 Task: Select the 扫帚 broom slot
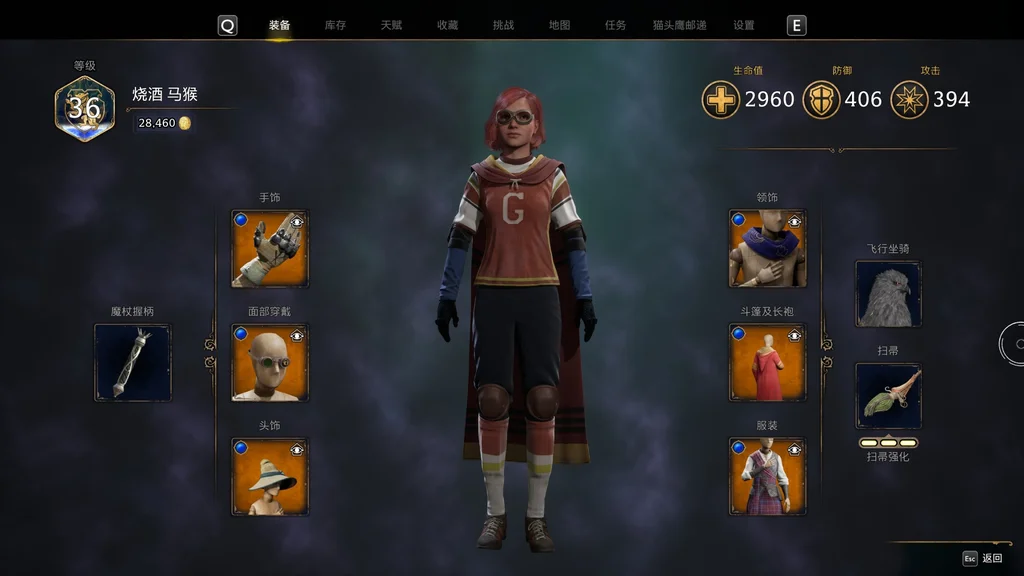click(888, 396)
